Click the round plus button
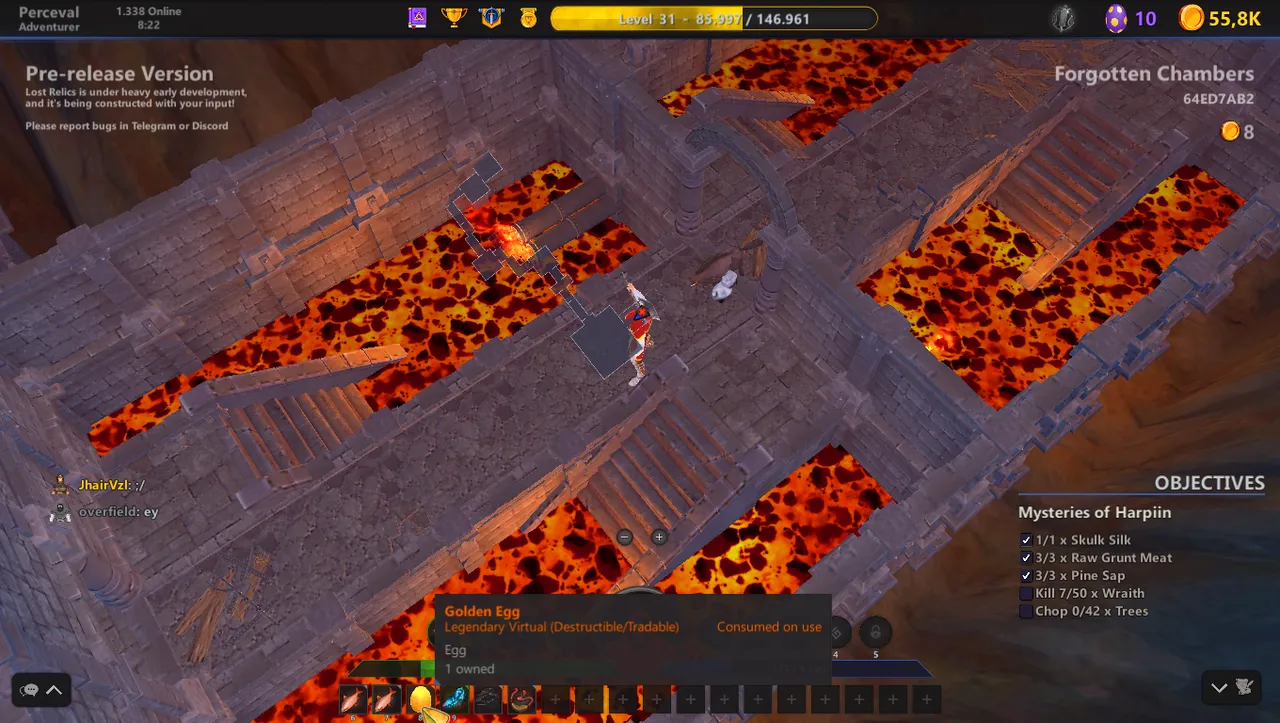 [659, 537]
